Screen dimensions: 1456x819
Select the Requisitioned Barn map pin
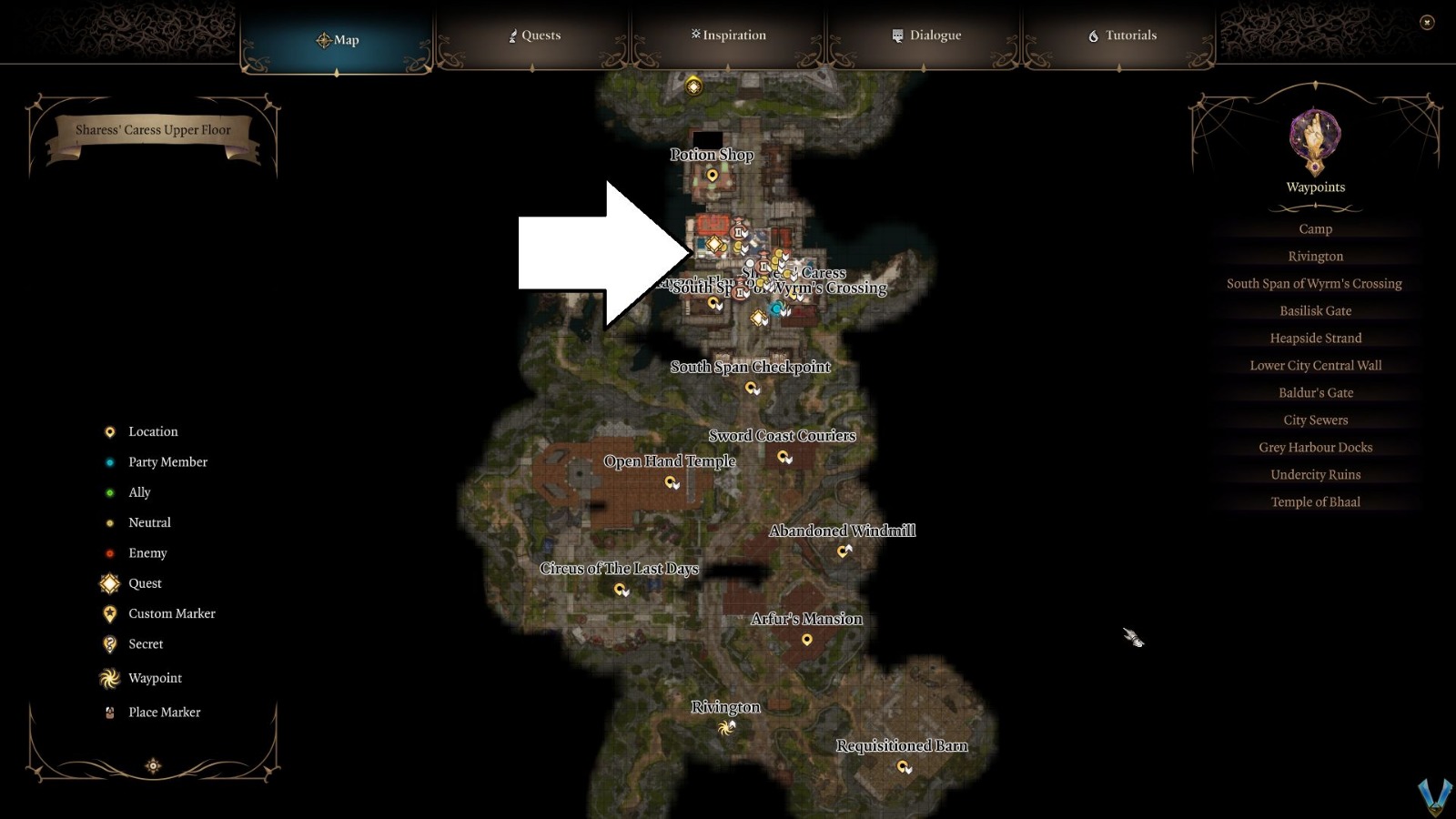[x=902, y=765]
